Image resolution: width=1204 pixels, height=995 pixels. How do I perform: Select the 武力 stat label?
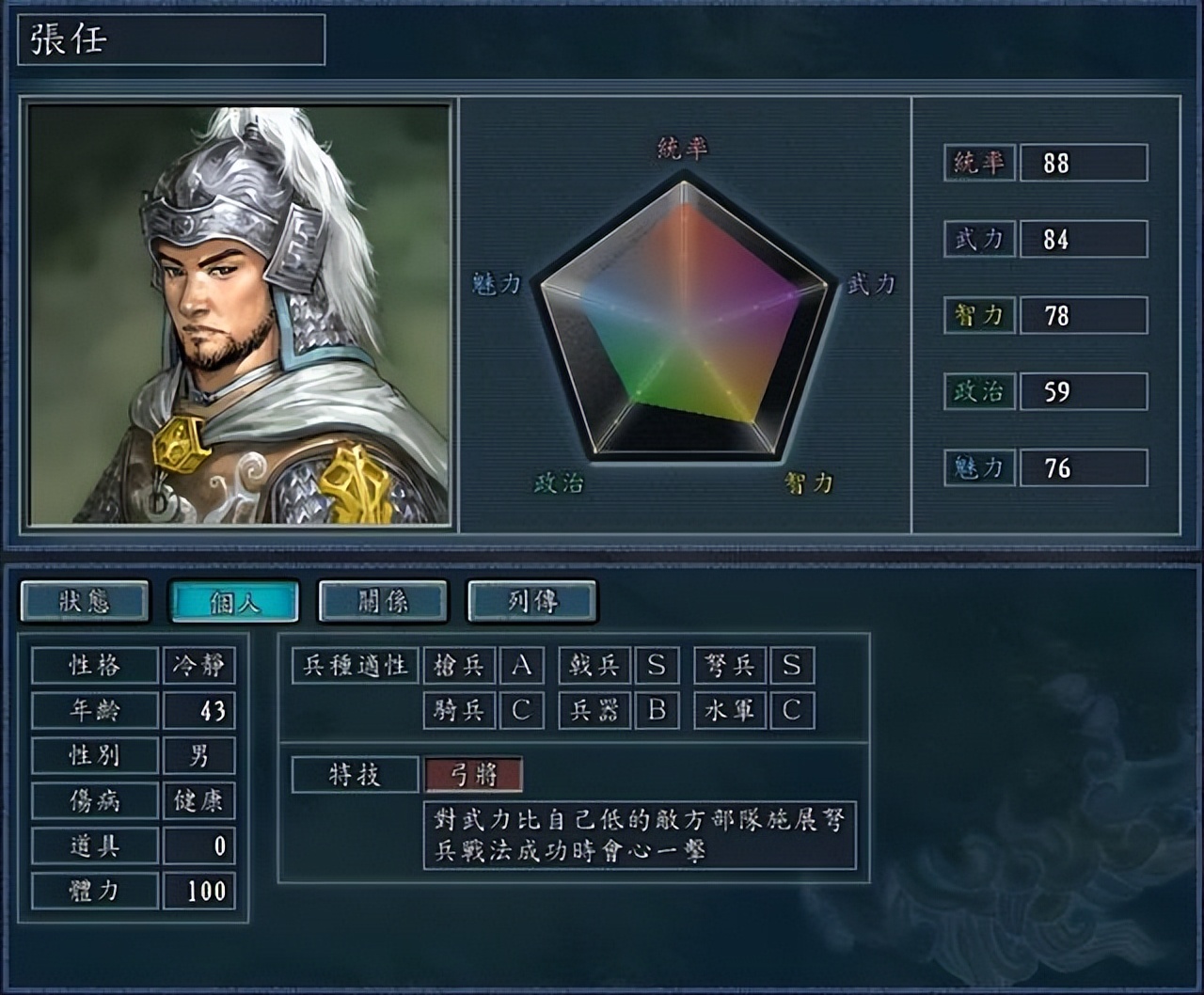point(978,239)
